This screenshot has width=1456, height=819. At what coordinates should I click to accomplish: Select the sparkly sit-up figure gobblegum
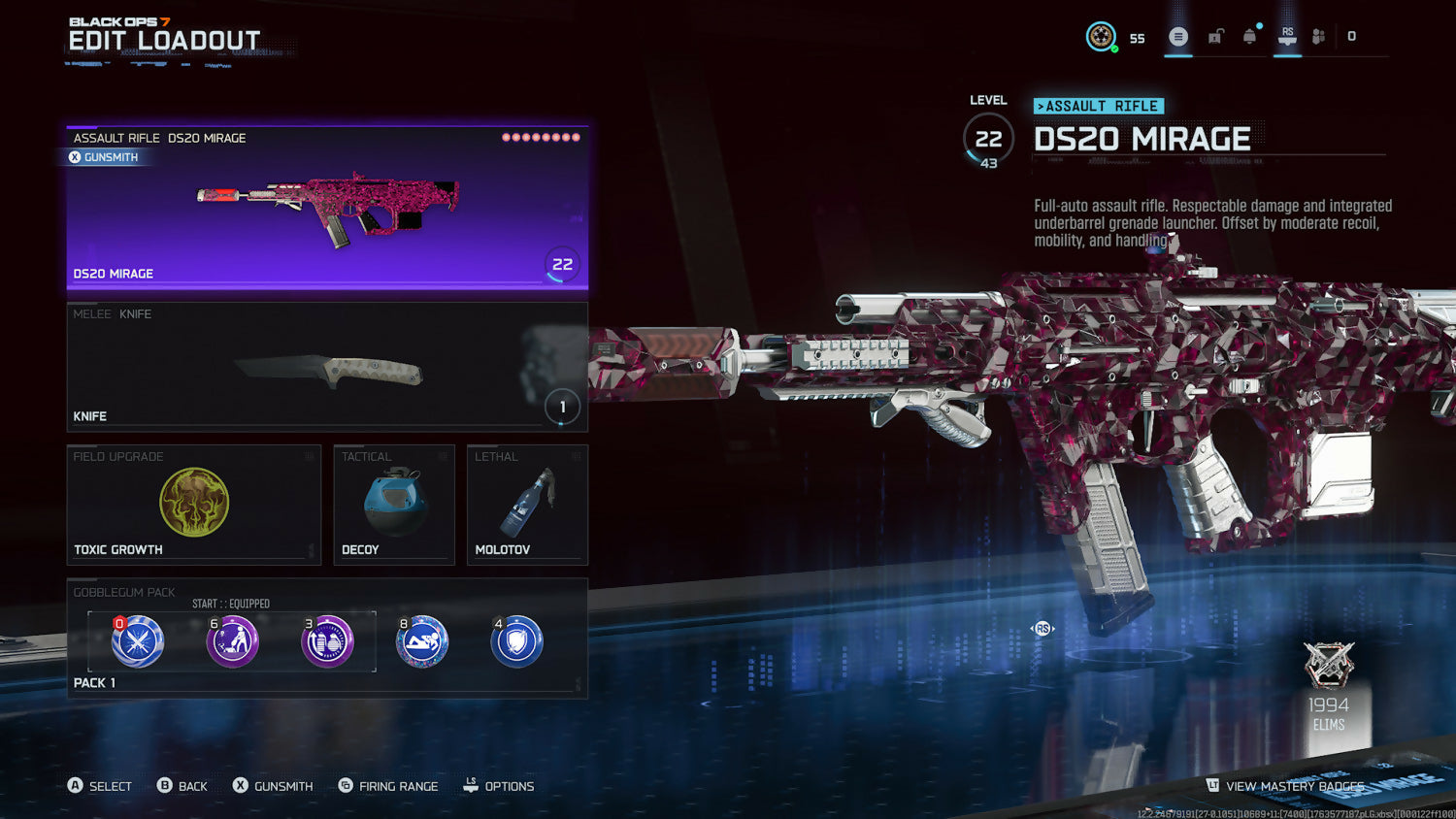(422, 641)
